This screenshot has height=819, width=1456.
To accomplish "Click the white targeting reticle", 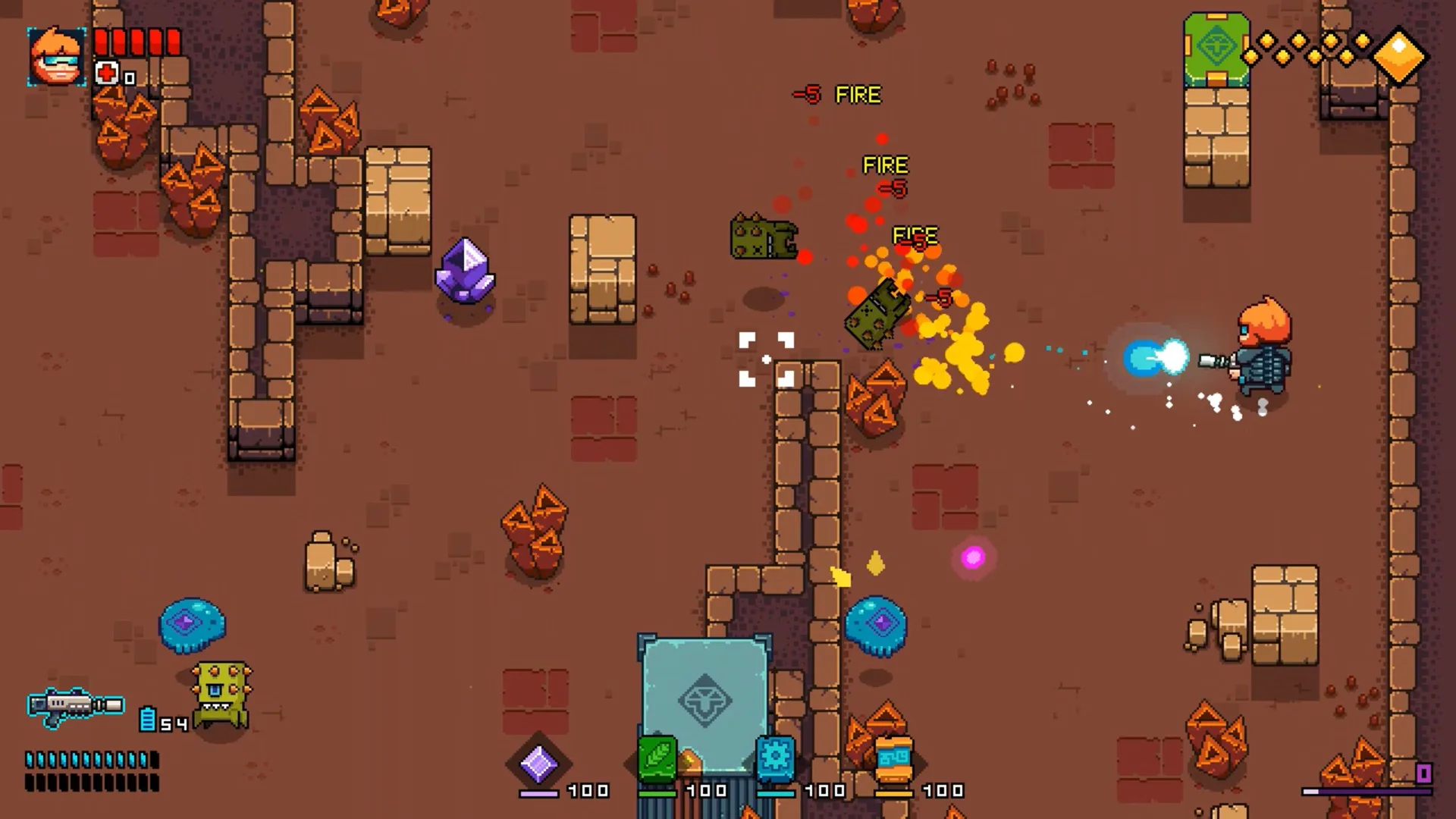I will (766, 358).
